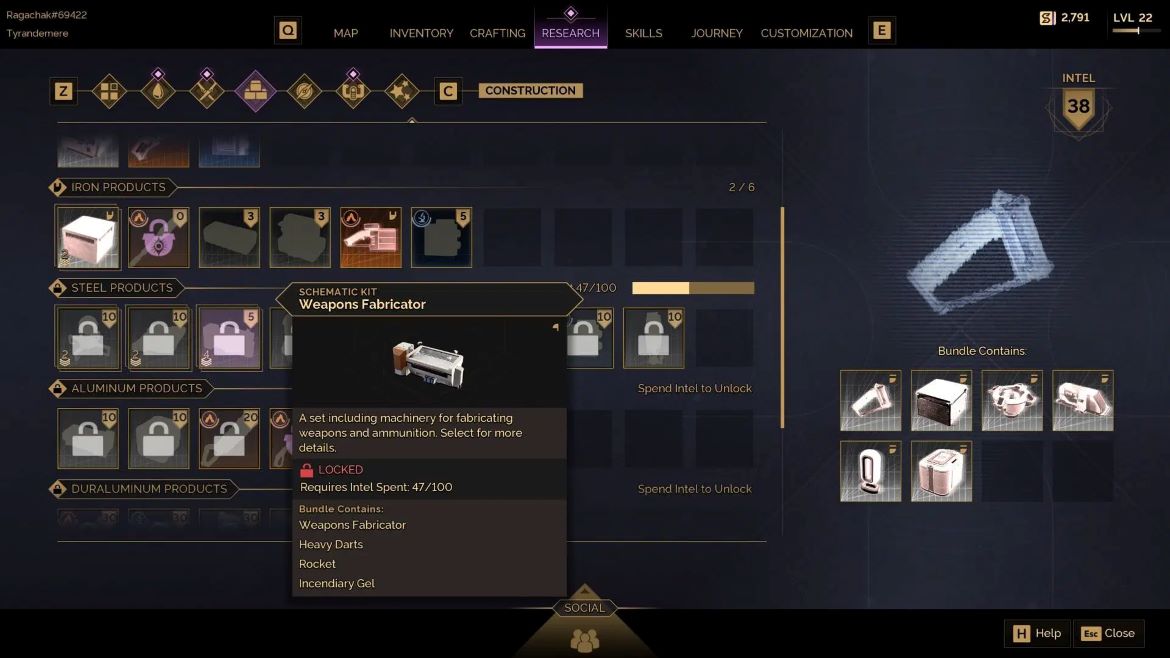Screen dimensions: 1170x658
Task: Select the crossed tools research category
Action: pos(207,91)
